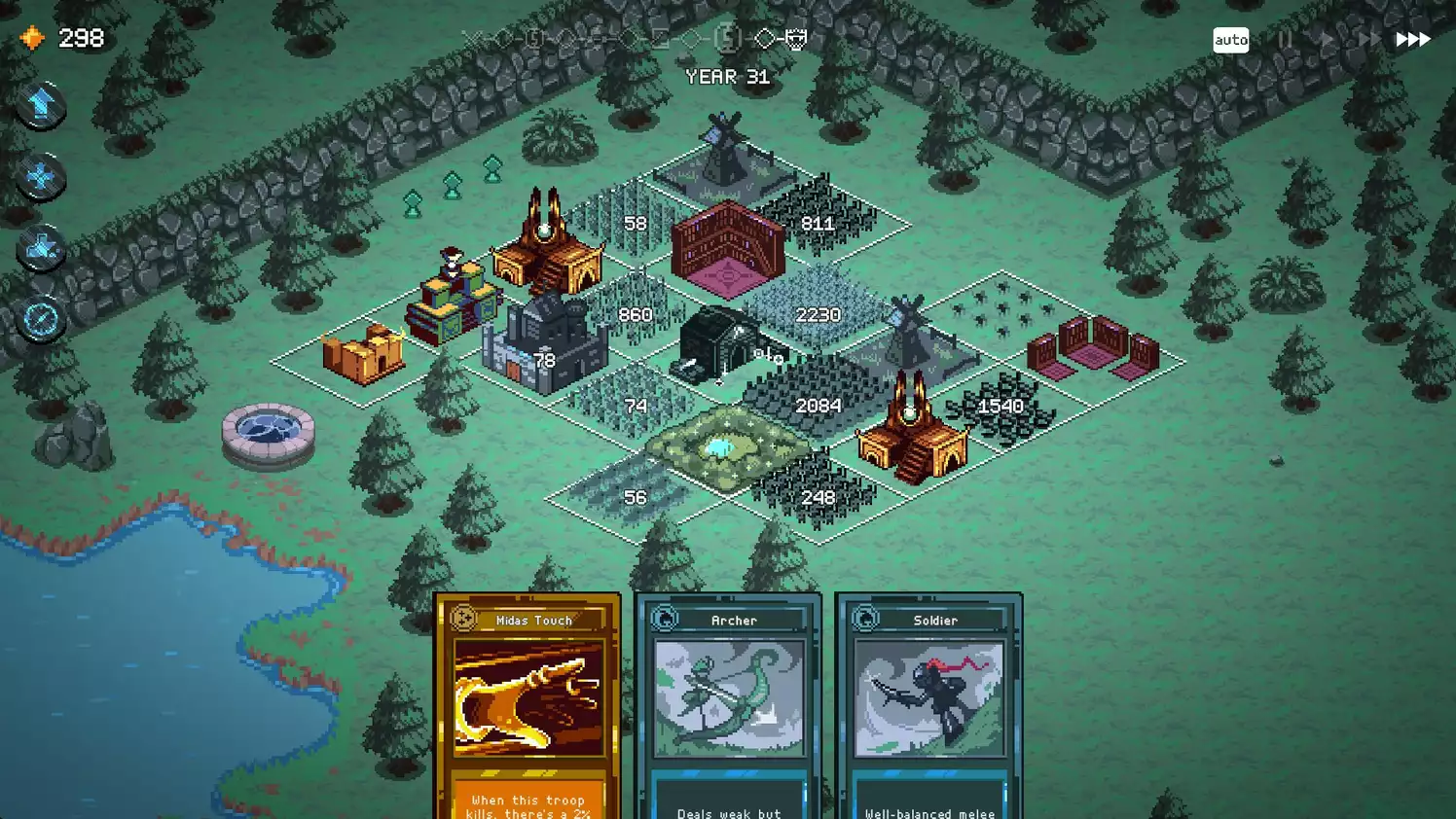Click the crown icon ending the timeline
This screenshot has height=819, width=1456.
796,41
